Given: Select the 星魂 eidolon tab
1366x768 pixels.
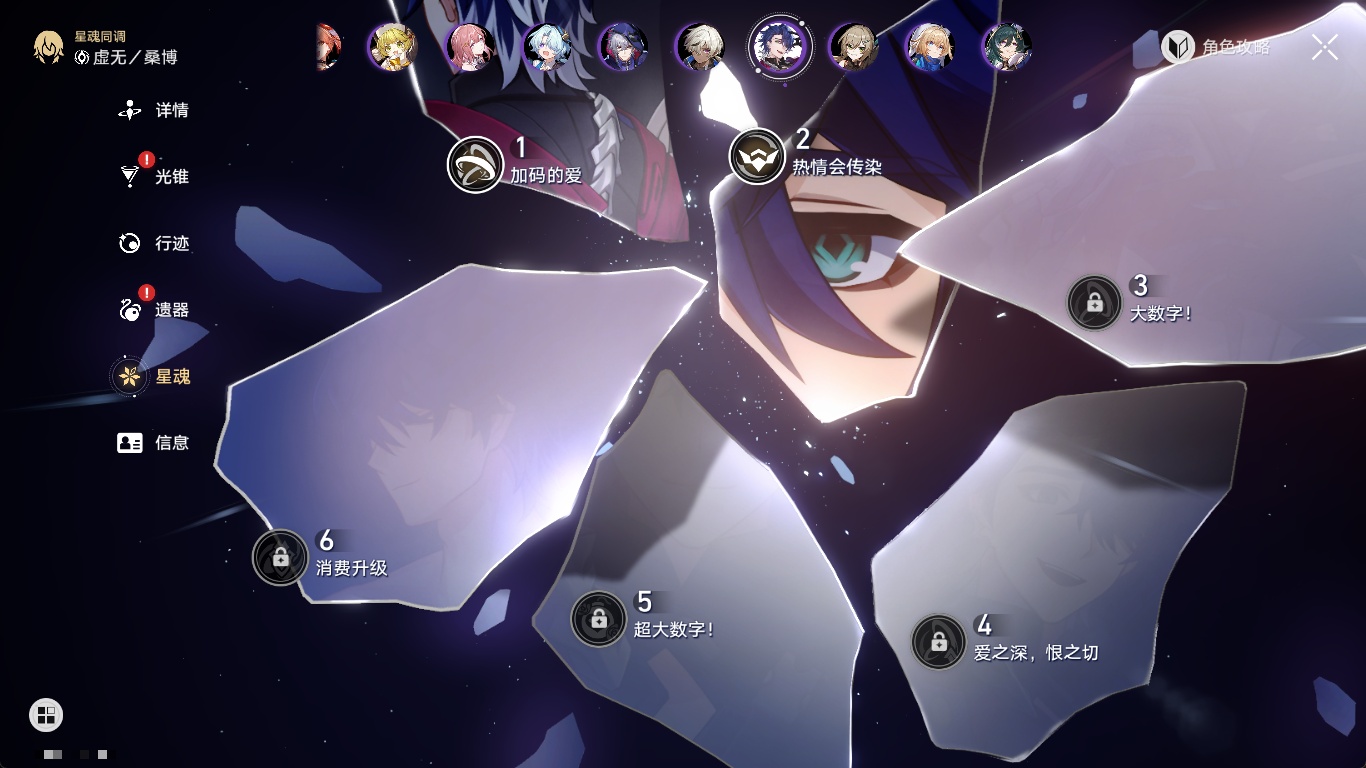Looking at the screenshot, I should point(155,376).
